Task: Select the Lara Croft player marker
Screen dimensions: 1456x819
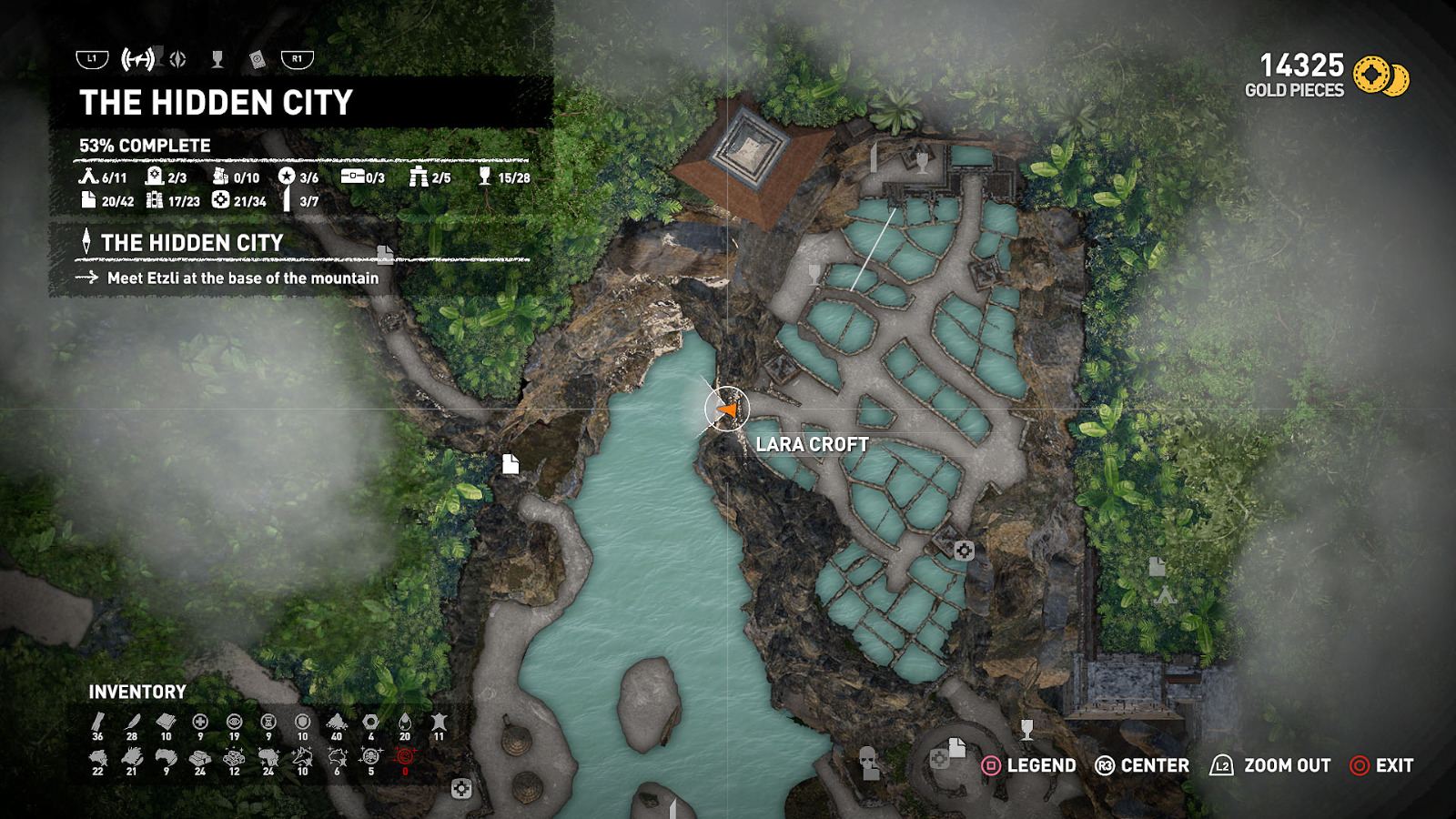Action: [726, 409]
